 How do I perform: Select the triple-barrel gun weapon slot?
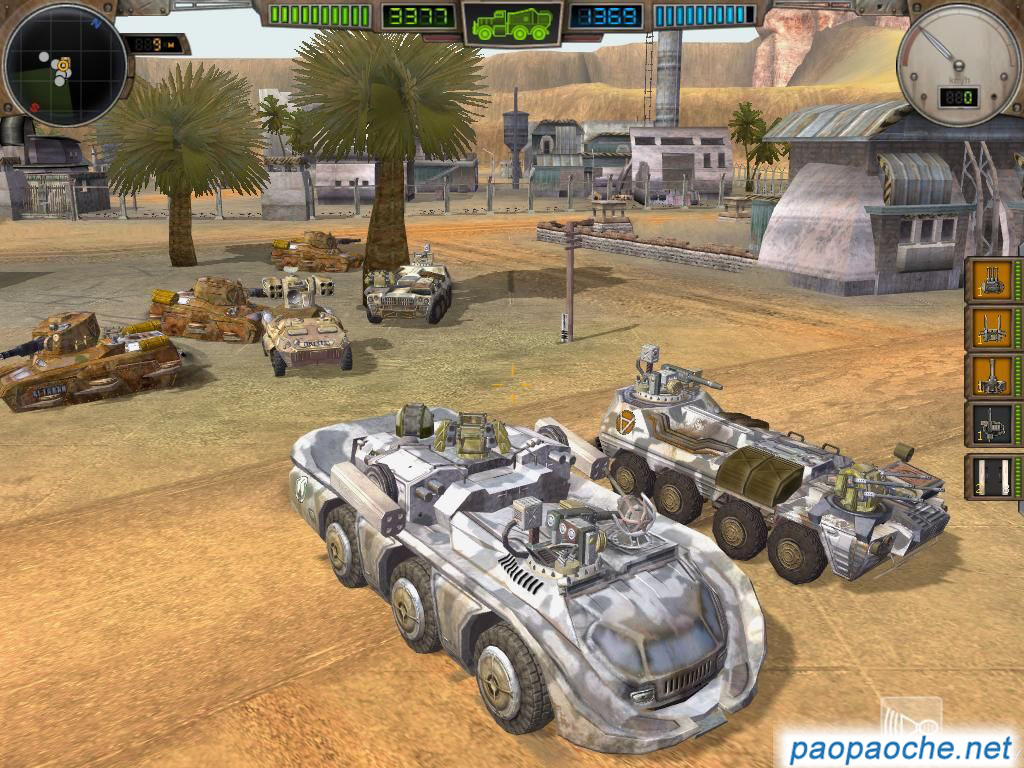tap(991, 279)
